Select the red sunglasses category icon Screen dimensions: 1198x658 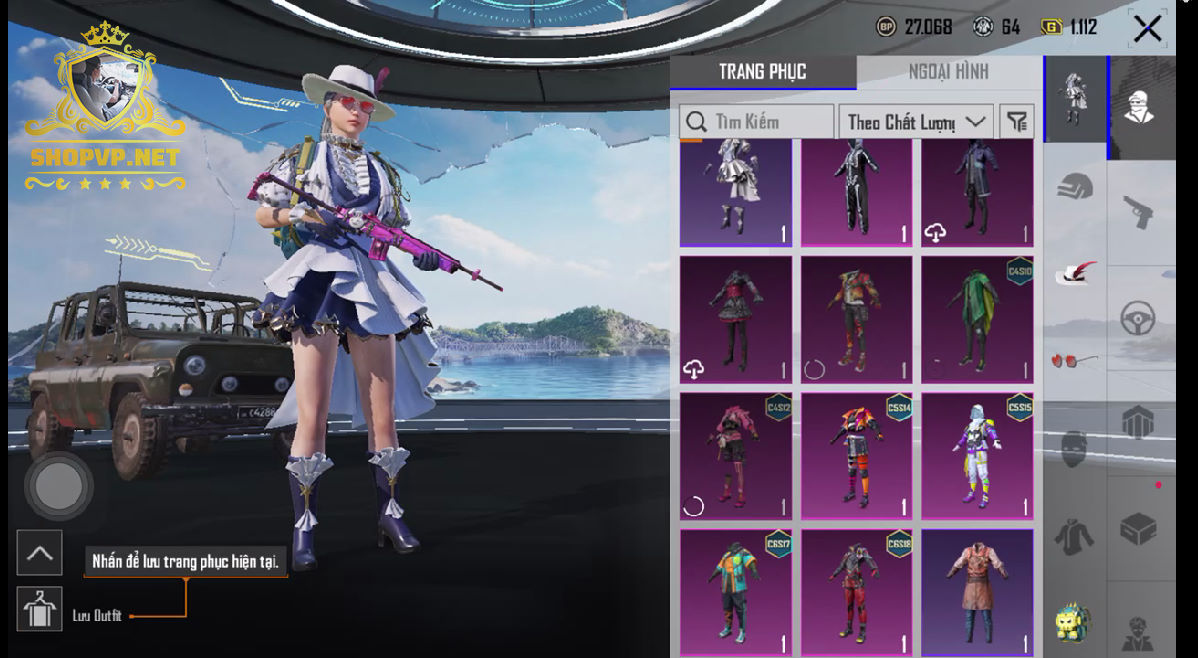1074,360
